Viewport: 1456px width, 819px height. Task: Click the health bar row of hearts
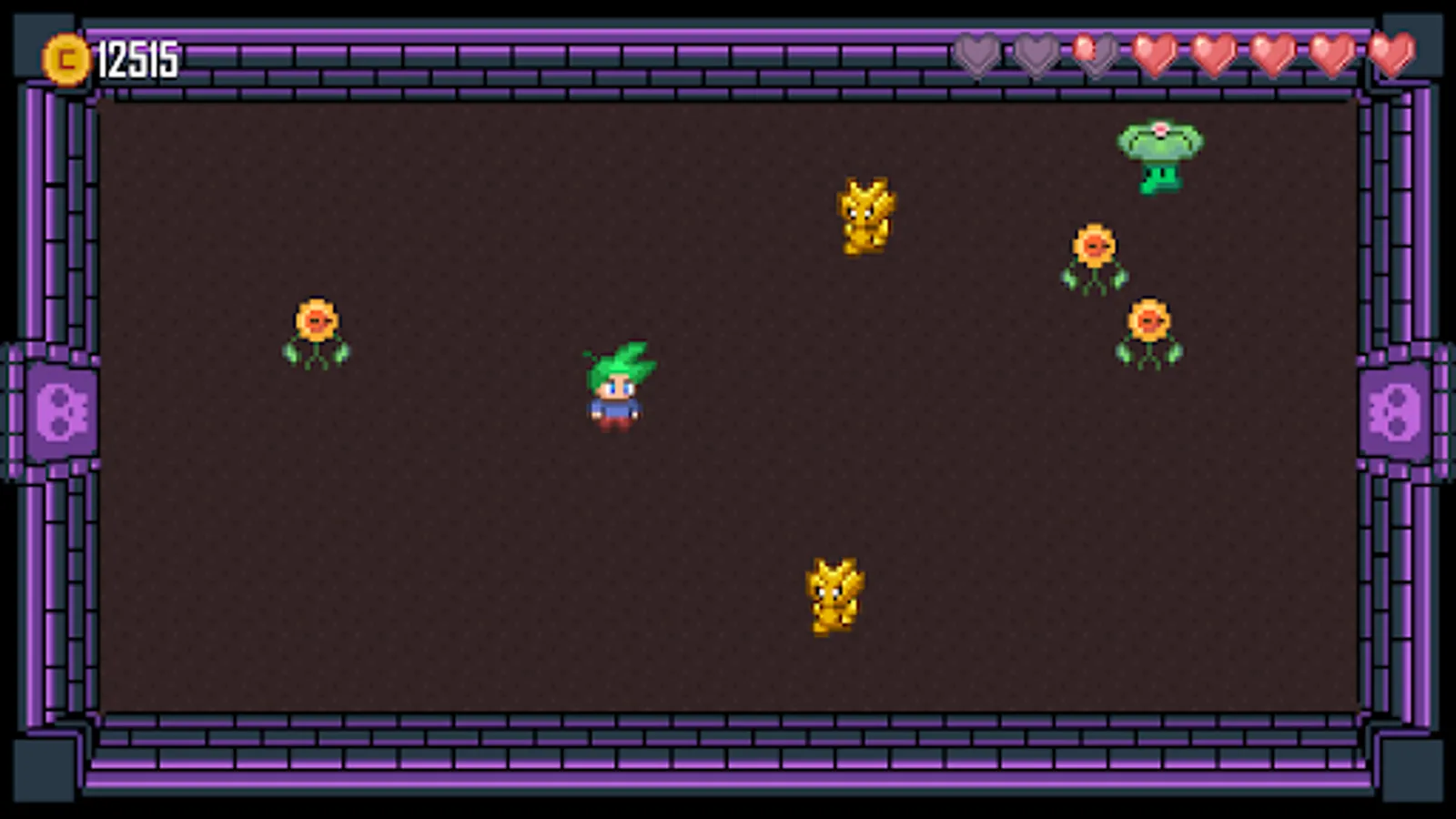coord(1183,56)
